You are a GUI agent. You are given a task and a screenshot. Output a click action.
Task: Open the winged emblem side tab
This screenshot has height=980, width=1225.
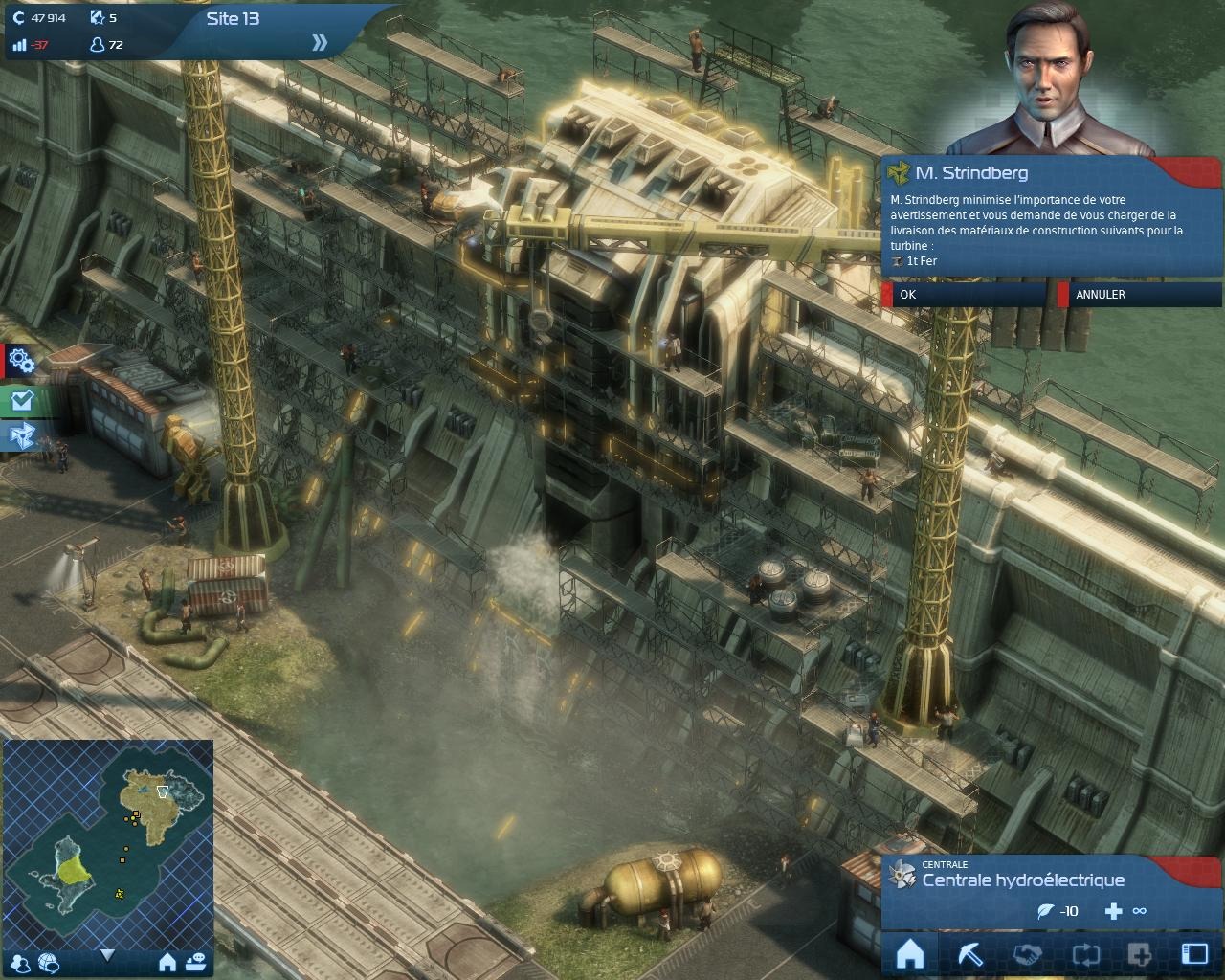[x=21, y=436]
